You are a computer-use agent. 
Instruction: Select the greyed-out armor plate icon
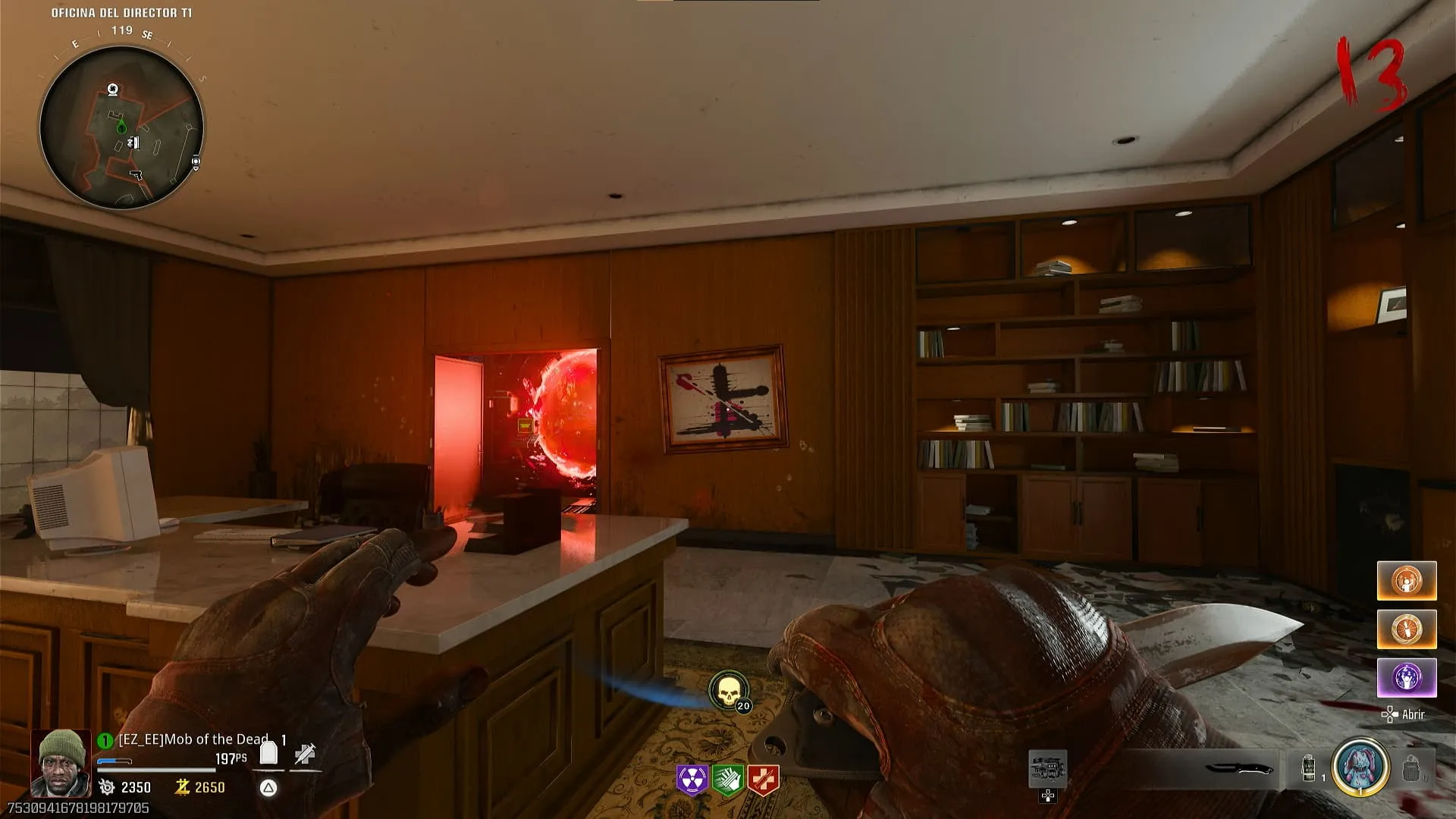point(1410,769)
